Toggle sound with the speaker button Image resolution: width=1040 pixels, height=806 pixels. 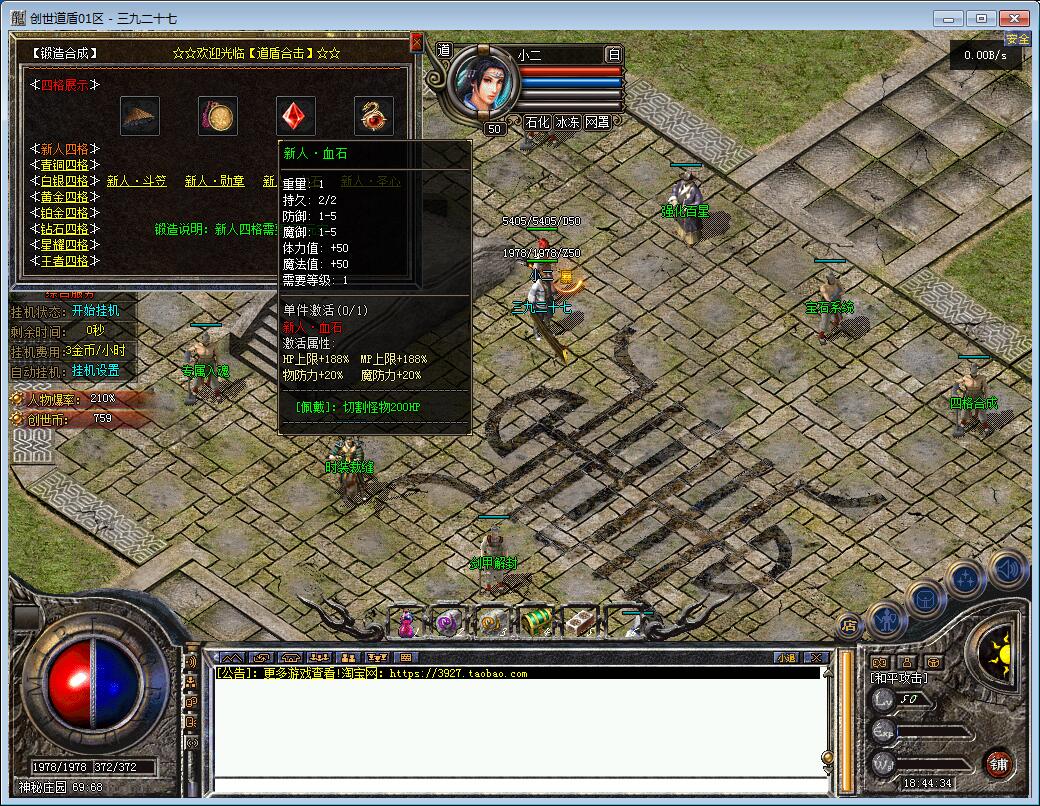[x=1008, y=570]
